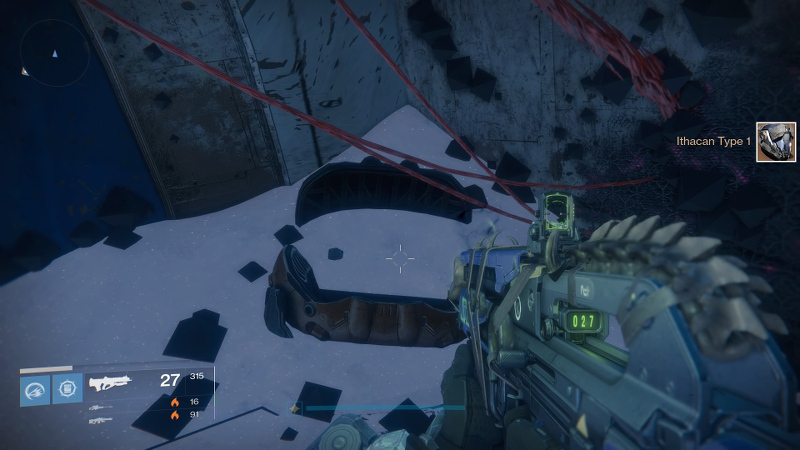Select the melee ability icon

pyautogui.click(x=68, y=389)
